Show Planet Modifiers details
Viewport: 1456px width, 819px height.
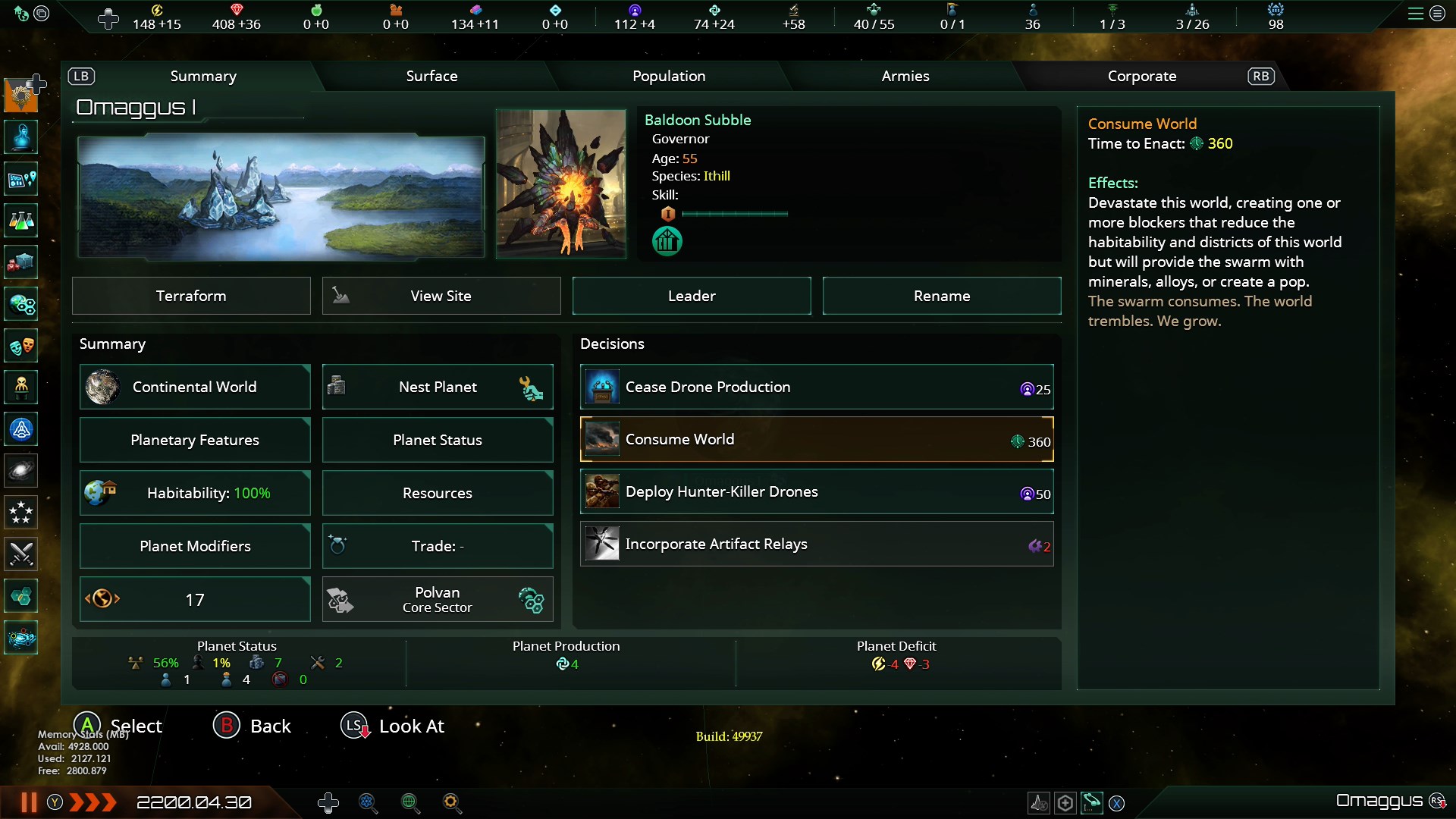click(195, 546)
